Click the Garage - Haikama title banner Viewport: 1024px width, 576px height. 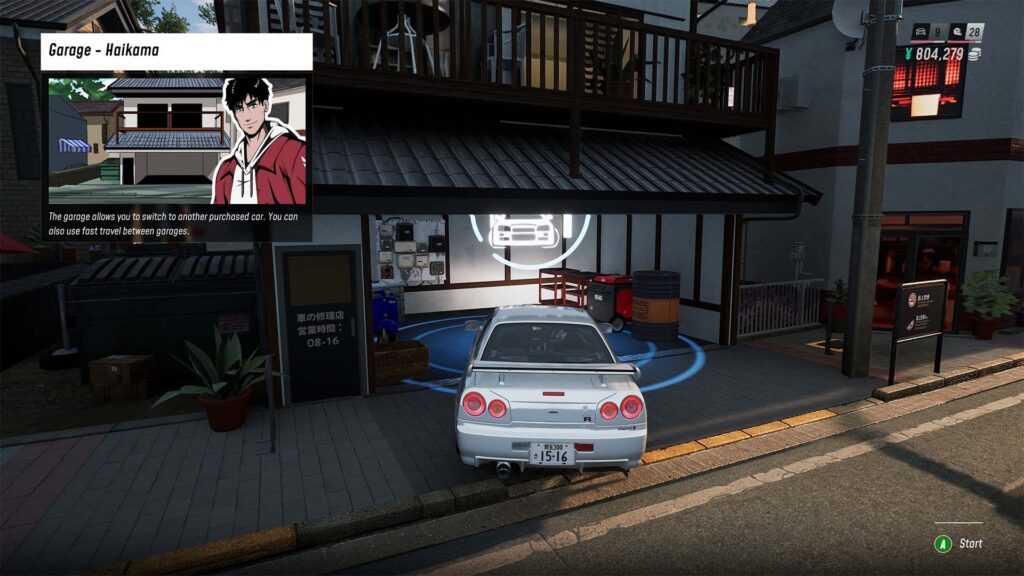(176, 51)
